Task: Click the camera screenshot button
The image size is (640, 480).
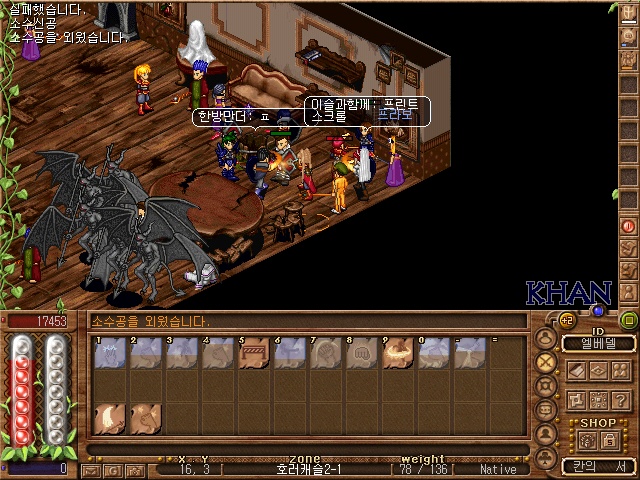Action: click(132, 469)
